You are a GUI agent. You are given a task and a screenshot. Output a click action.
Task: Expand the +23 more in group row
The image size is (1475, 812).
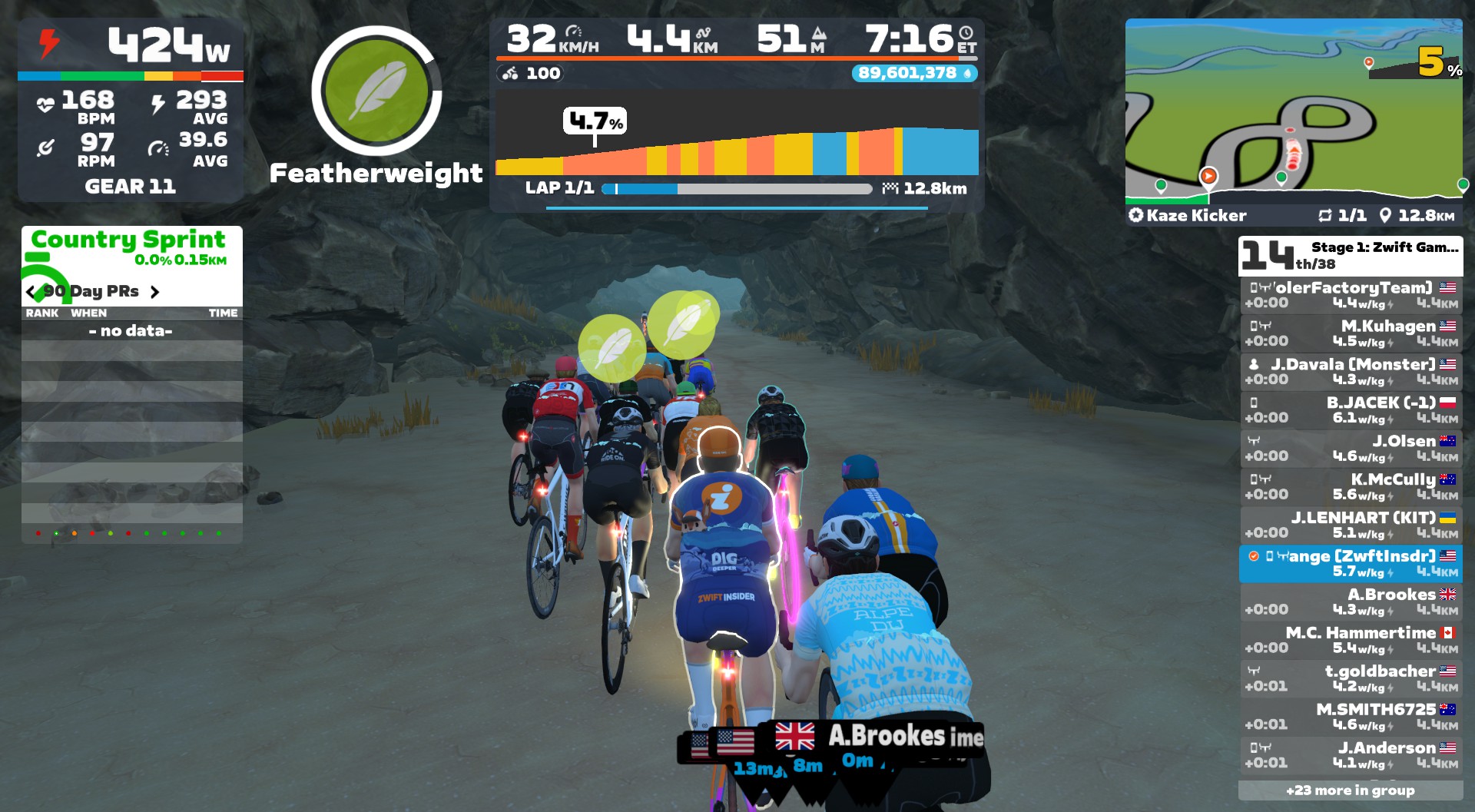tap(1351, 790)
